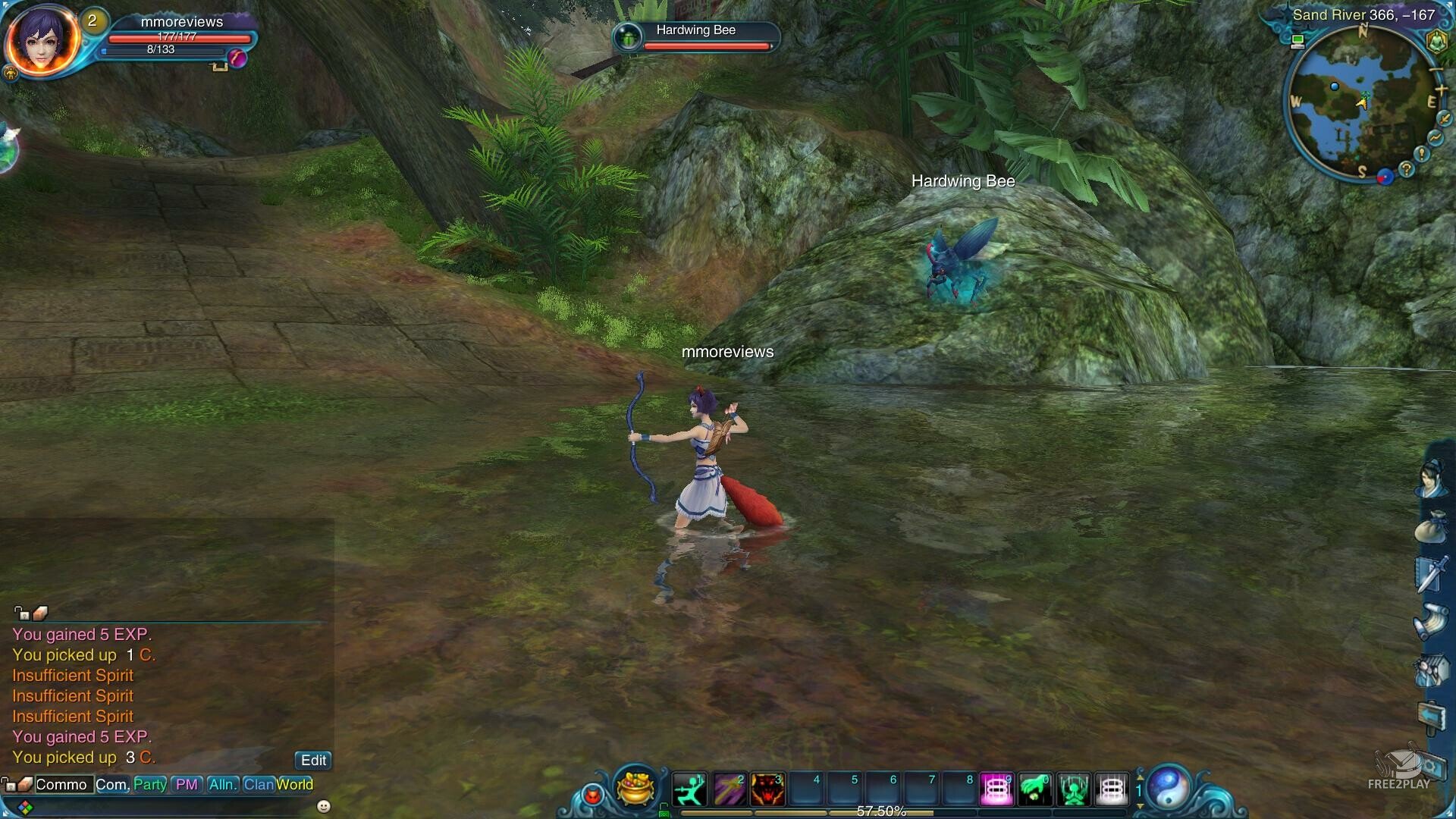
Task: Zoom in the minimap with plus button
Action: (x=1441, y=90)
